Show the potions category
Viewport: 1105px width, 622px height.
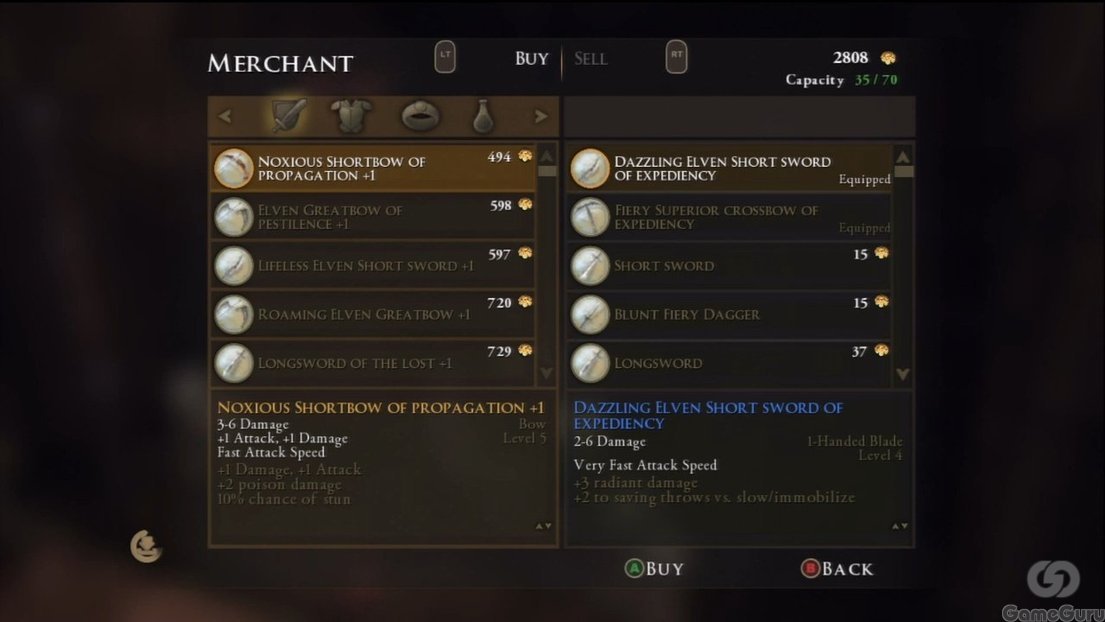483,117
